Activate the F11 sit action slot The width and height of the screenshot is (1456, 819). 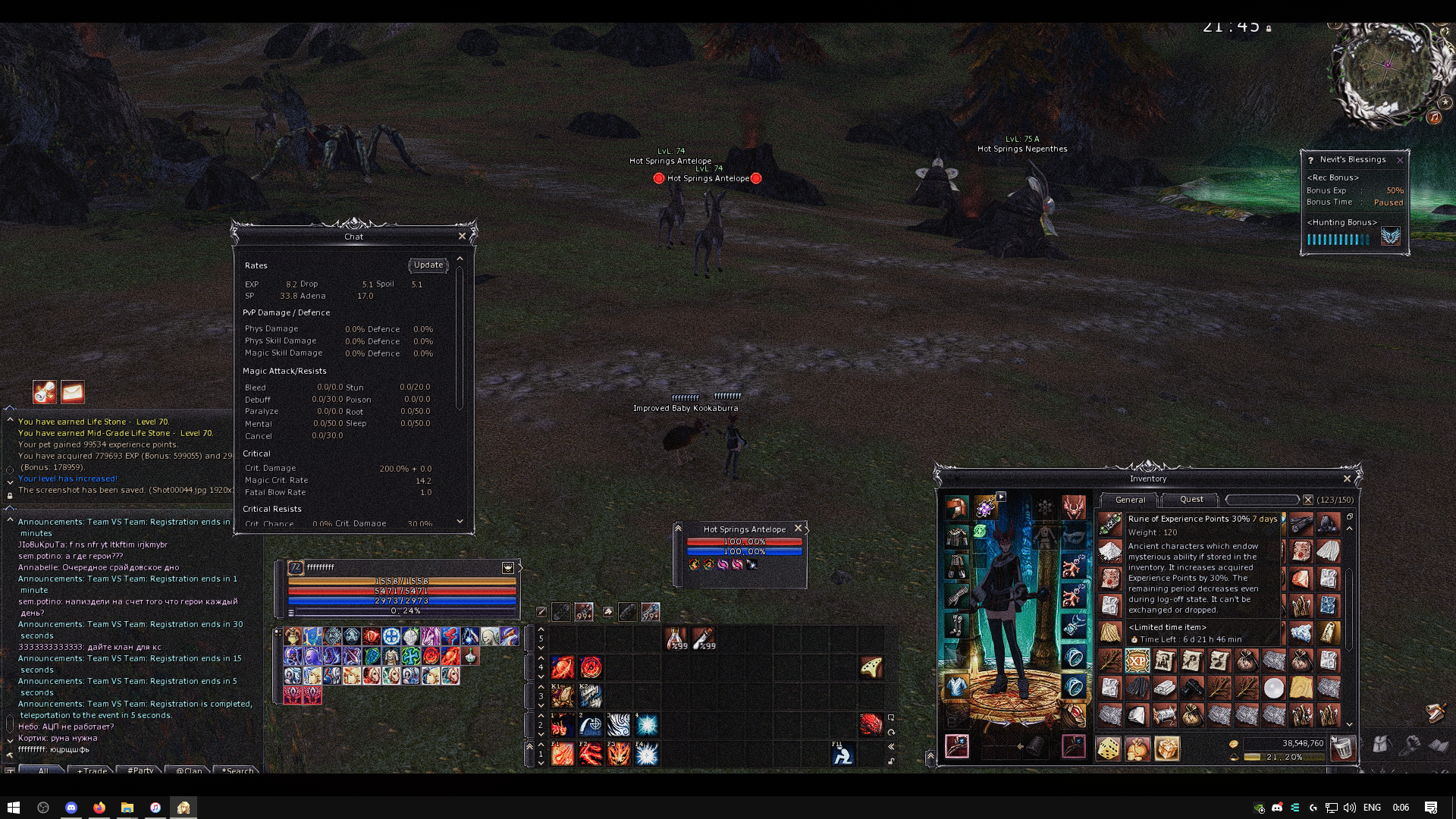[843, 754]
